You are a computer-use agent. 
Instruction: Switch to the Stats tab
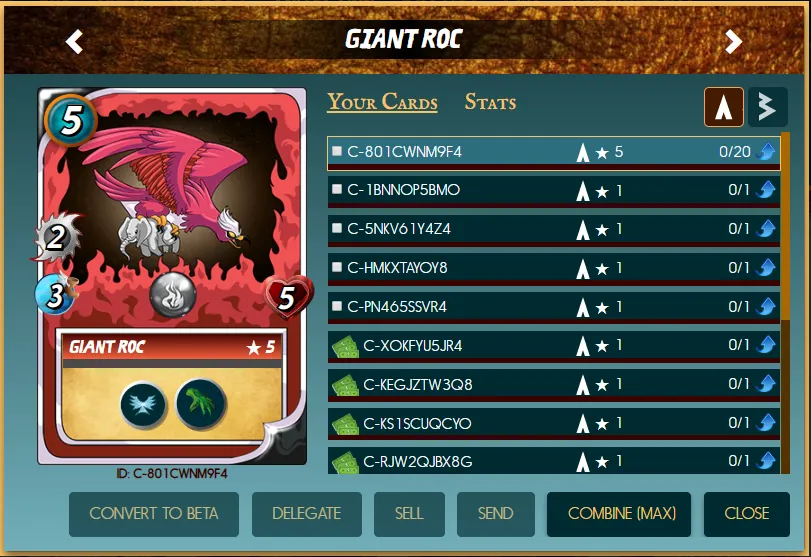[x=490, y=102]
